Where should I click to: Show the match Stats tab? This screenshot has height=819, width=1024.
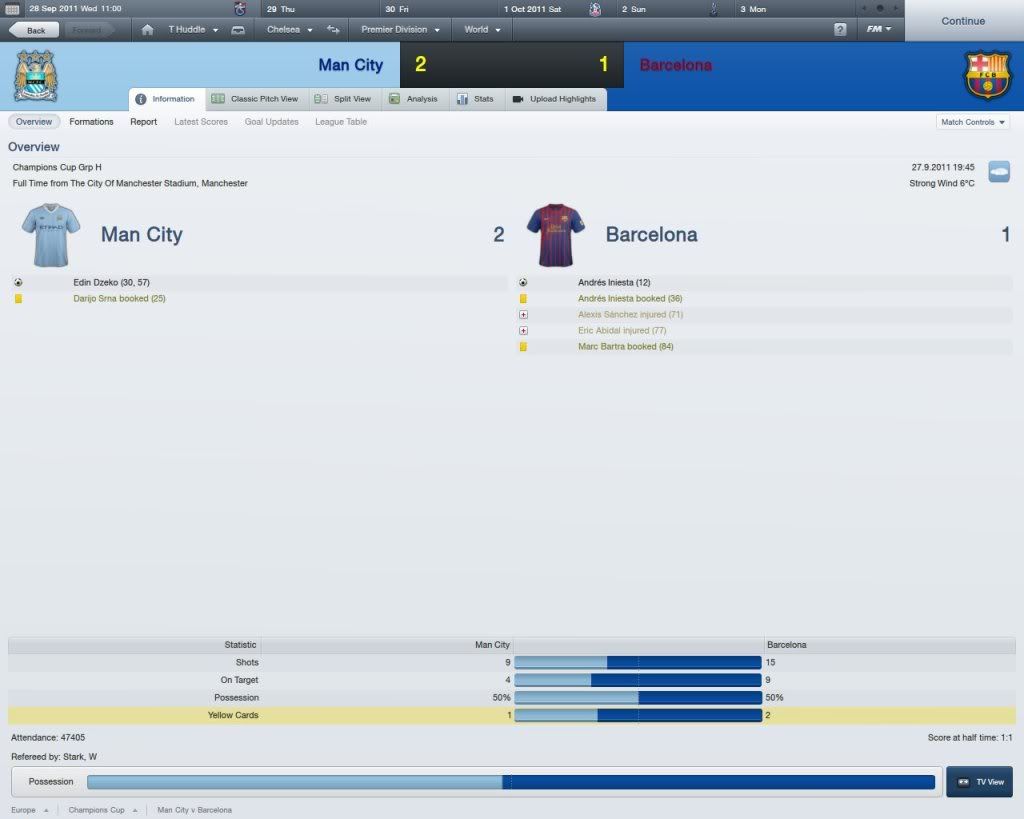[x=475, y=99]
